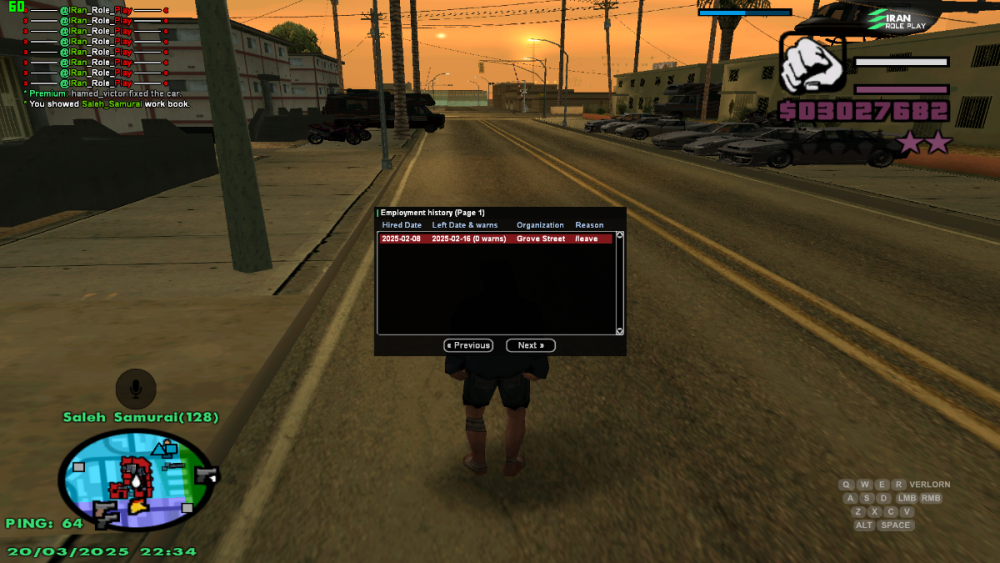Click the list's scroll-up arrow

click(619, 236)
